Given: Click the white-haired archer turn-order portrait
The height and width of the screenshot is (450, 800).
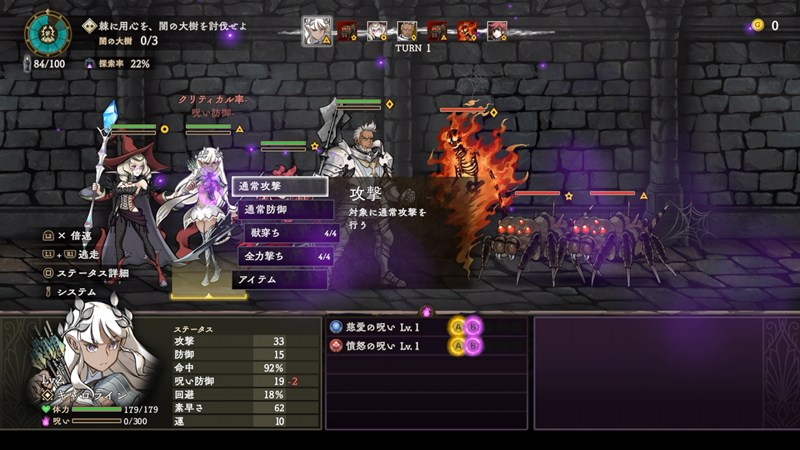Looking at the screenshot, I should [318, 30].
